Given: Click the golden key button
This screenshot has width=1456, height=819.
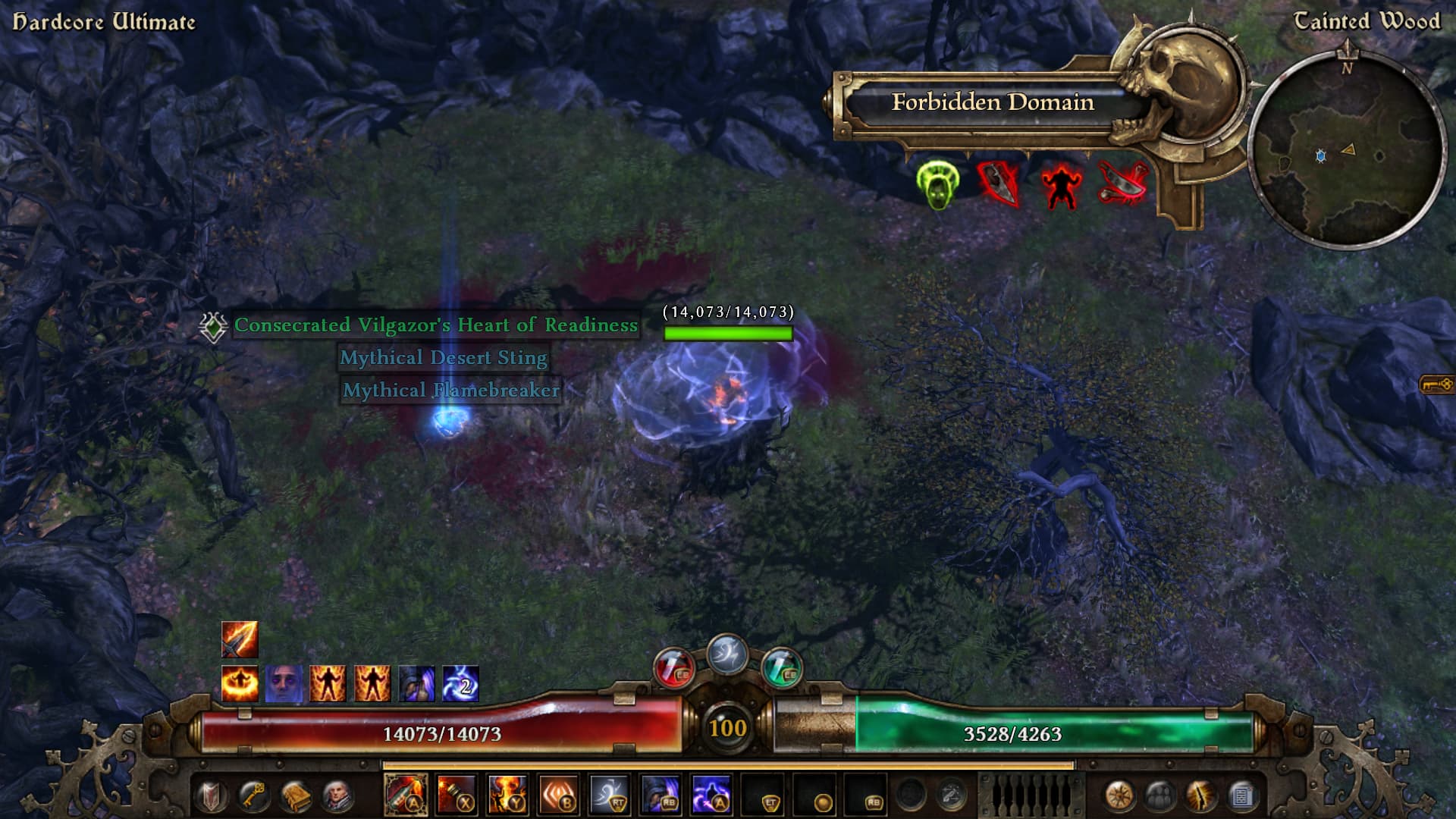Looking at the screenshot, I should point(253,795).
